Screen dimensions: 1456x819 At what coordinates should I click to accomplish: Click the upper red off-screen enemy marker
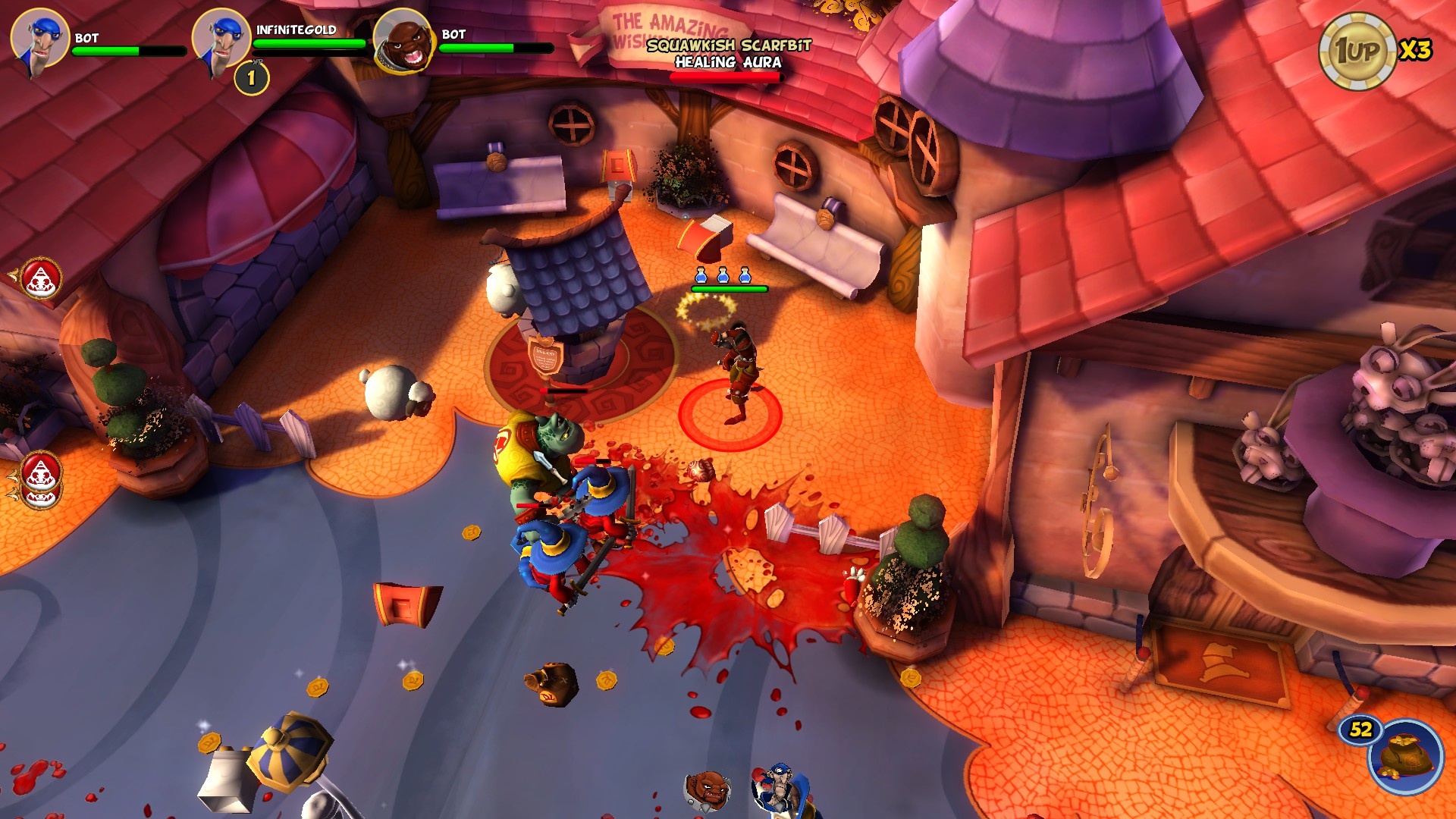point(39,279)
